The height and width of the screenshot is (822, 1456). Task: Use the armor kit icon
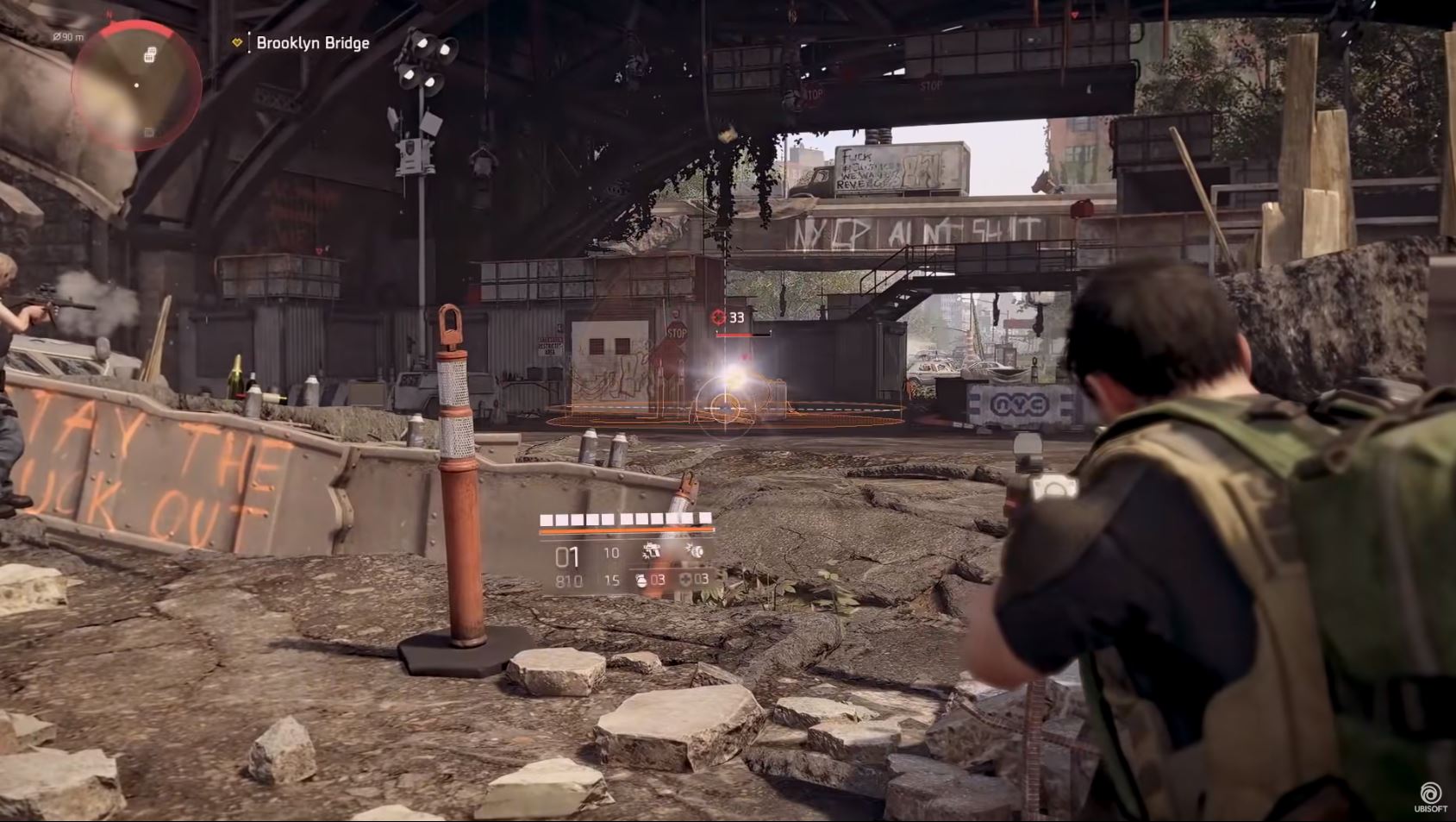686,580
